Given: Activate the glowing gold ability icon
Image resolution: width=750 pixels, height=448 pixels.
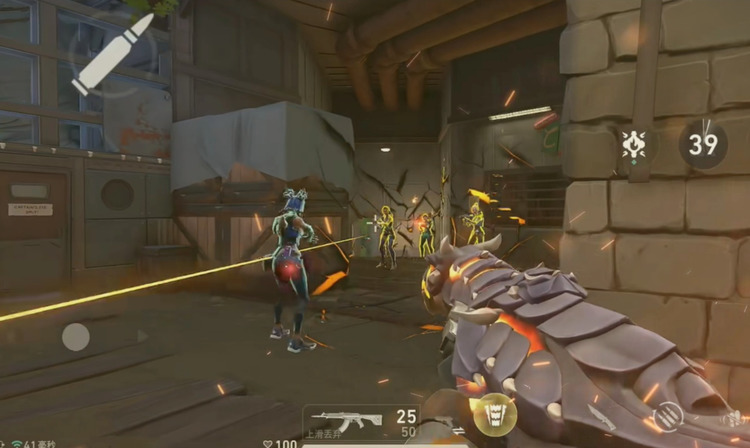Looking at the screenshot, I should tap(494, 414).
